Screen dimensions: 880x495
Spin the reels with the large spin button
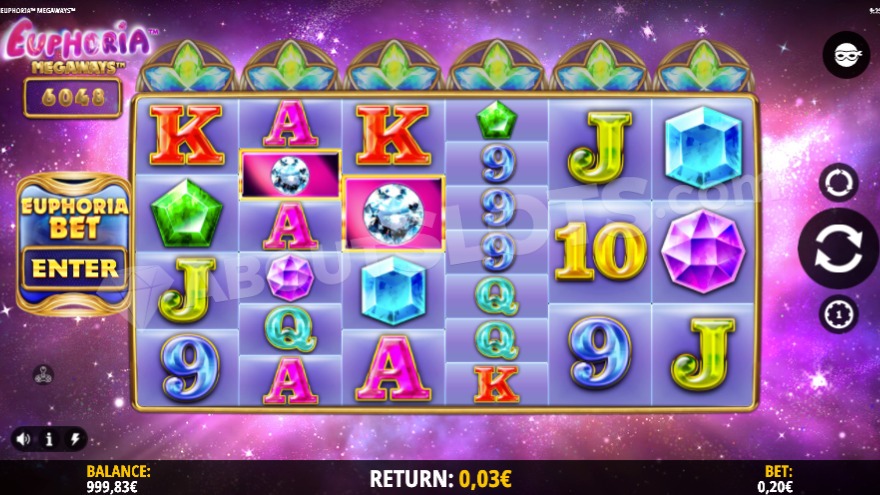click(838, 250)
